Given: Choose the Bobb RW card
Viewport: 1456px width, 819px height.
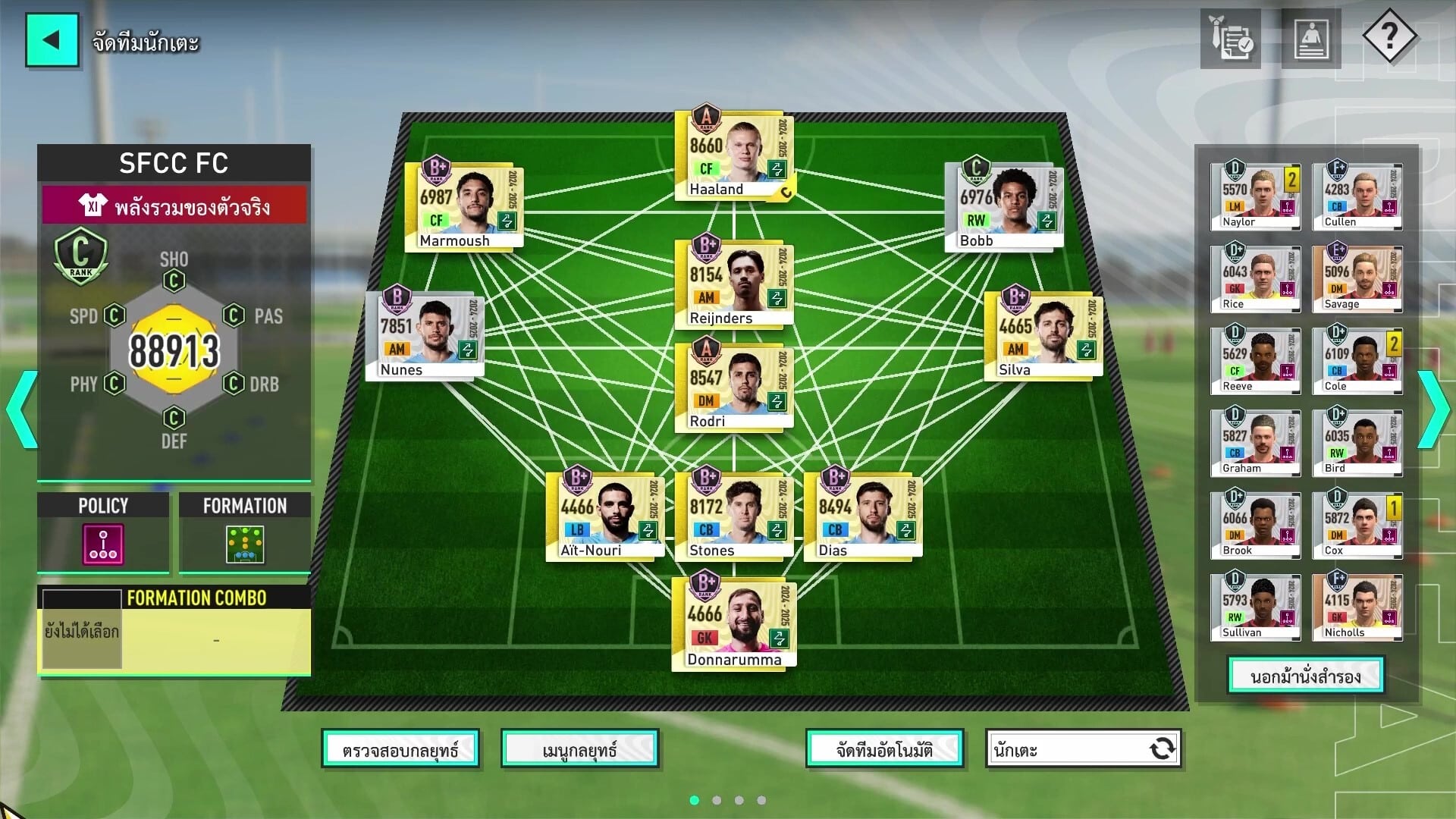Looking at the screenshot, I should point(1004,206).
